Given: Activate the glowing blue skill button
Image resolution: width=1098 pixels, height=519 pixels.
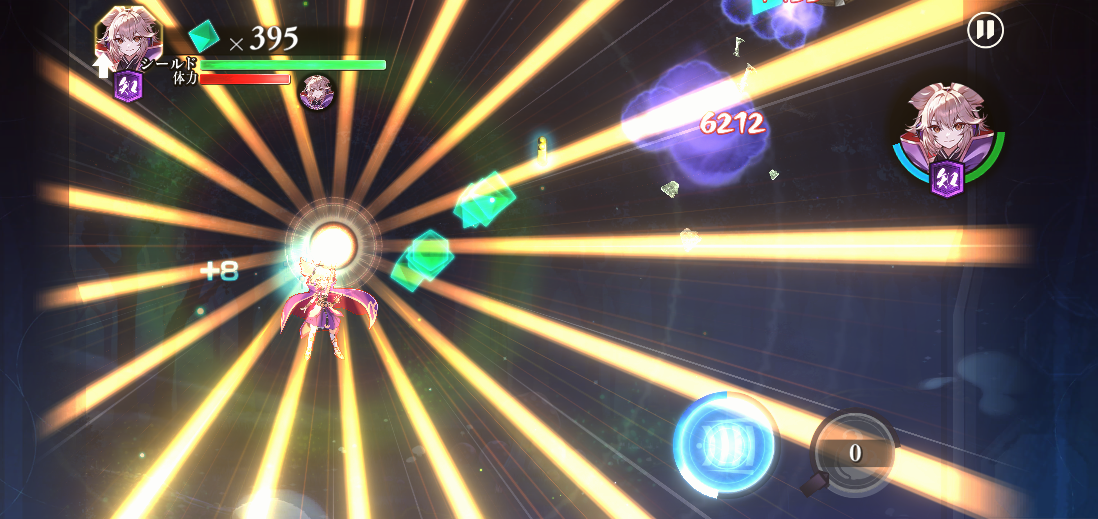Looking at the screenshot, I should pos(725,443).
